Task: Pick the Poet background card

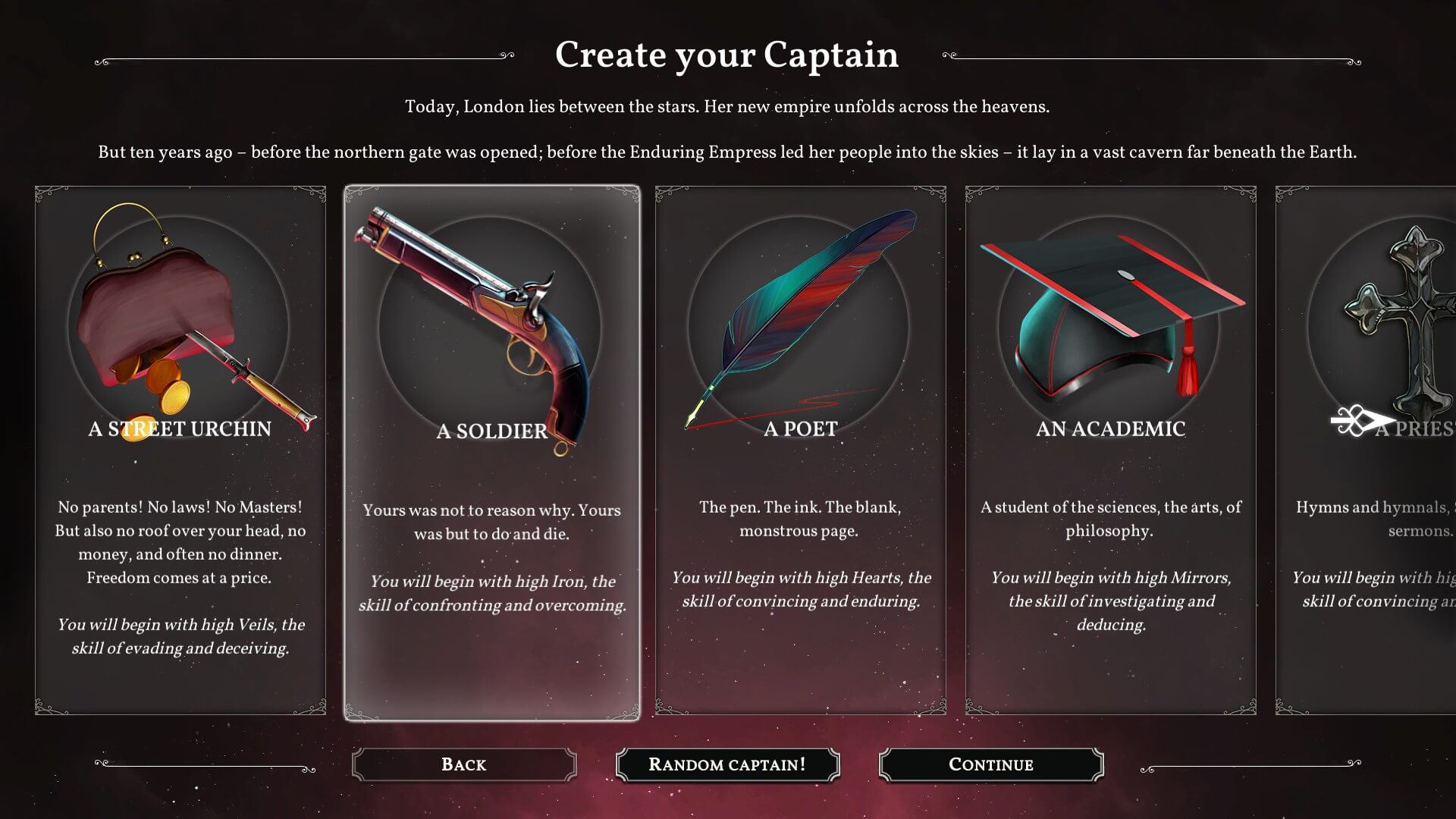Action: pos(800,450)
